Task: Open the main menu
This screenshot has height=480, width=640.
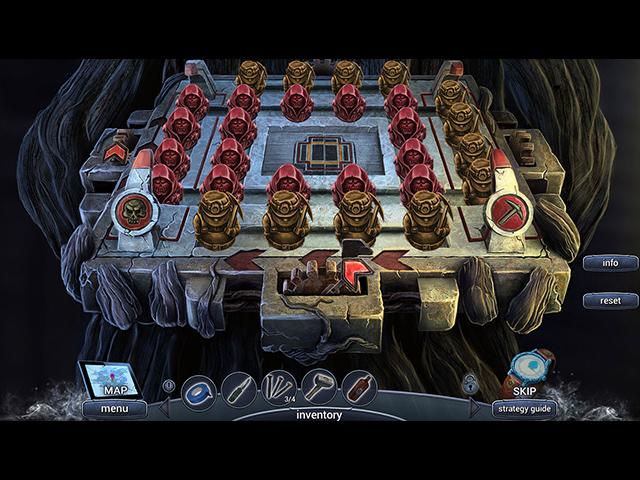Action: 113,408
